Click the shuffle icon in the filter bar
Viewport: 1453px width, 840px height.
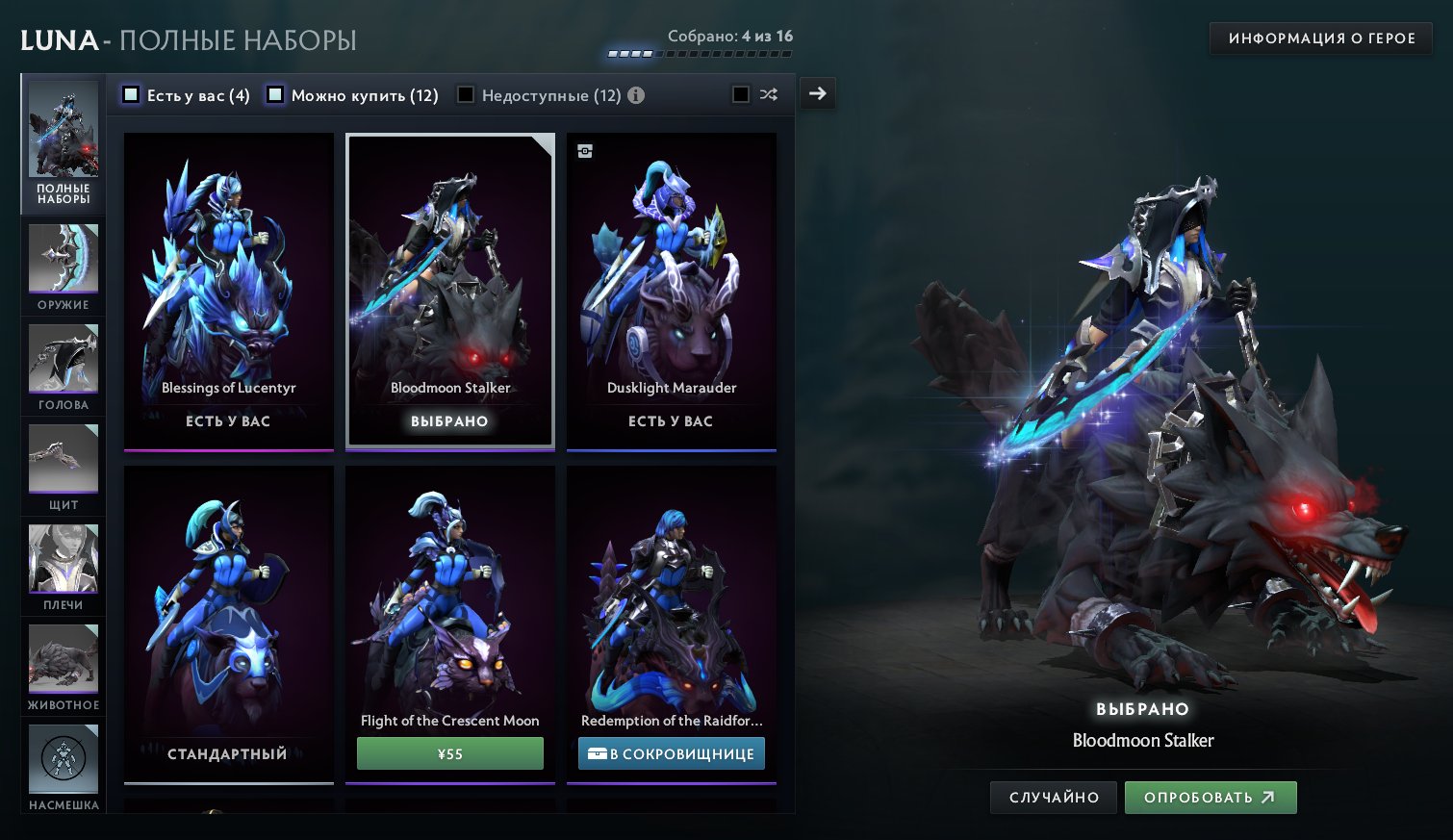click(767, 94)
